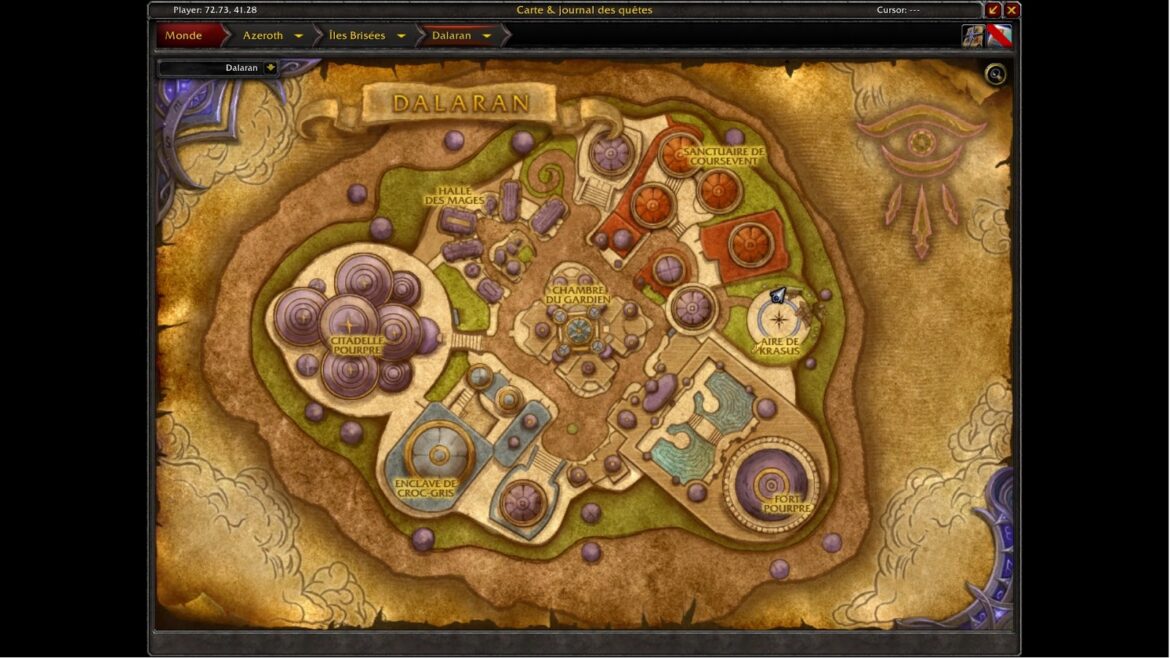This screenshot has width=1170, height=658.
Task: Click the magnifying glass map filter button
Action: point(995,74)
